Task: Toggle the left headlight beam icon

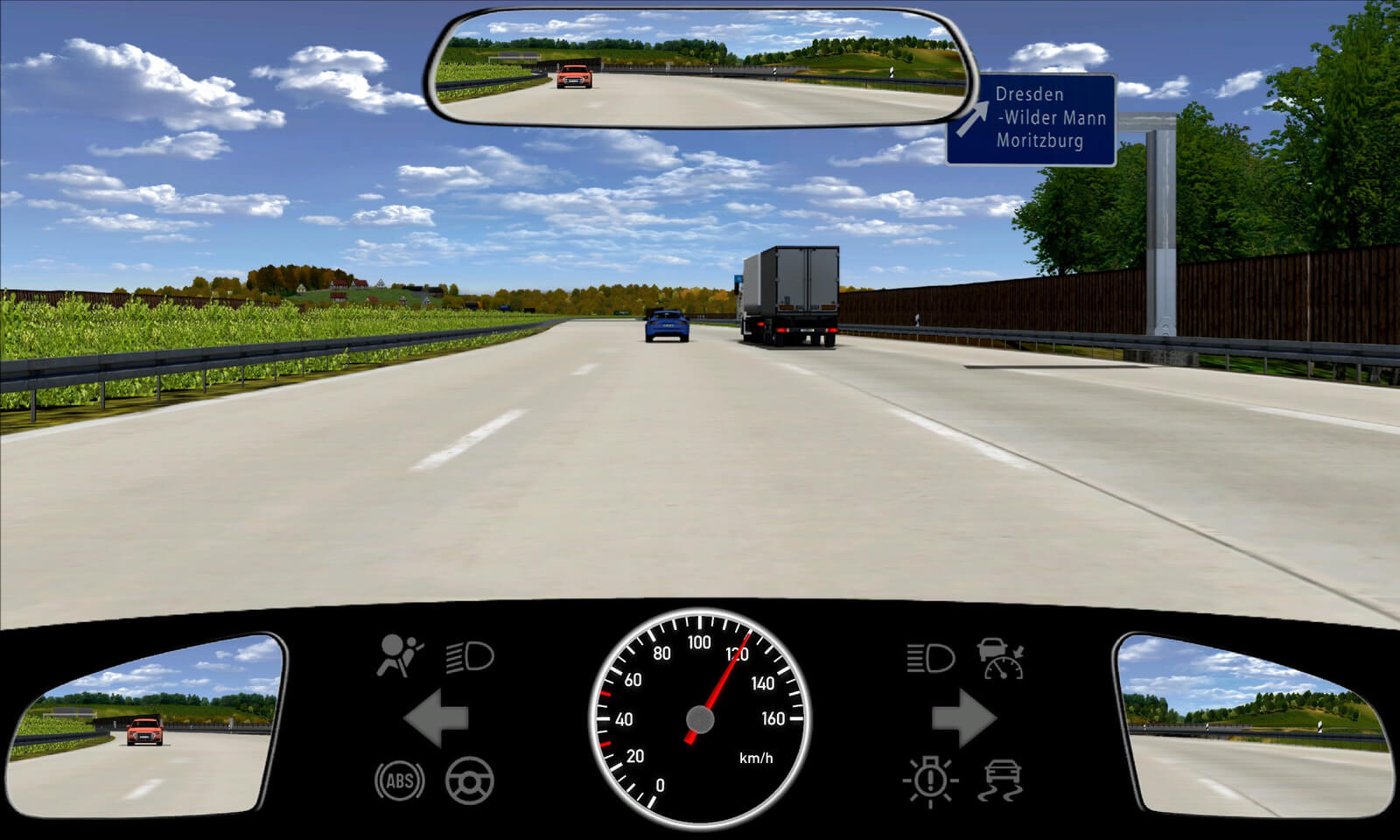Action: pos(470,656)
